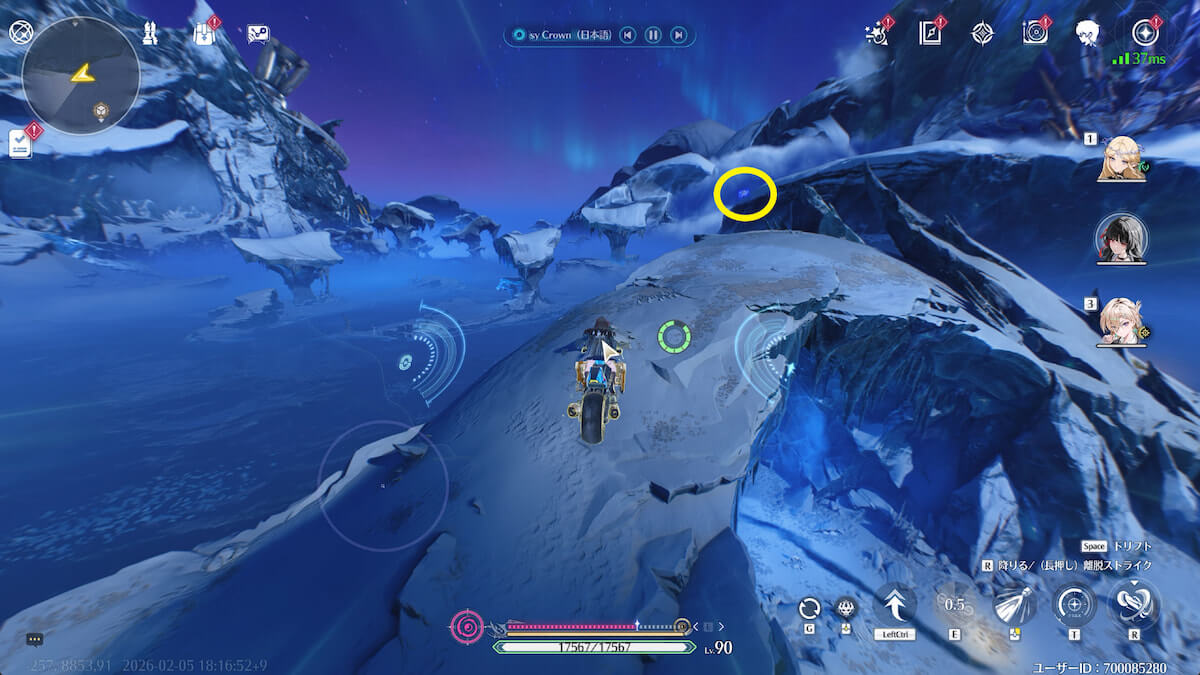This screenshot has height=675, width=1200.
Task: Open the vinyl record icon
Action: point(1035,33)
